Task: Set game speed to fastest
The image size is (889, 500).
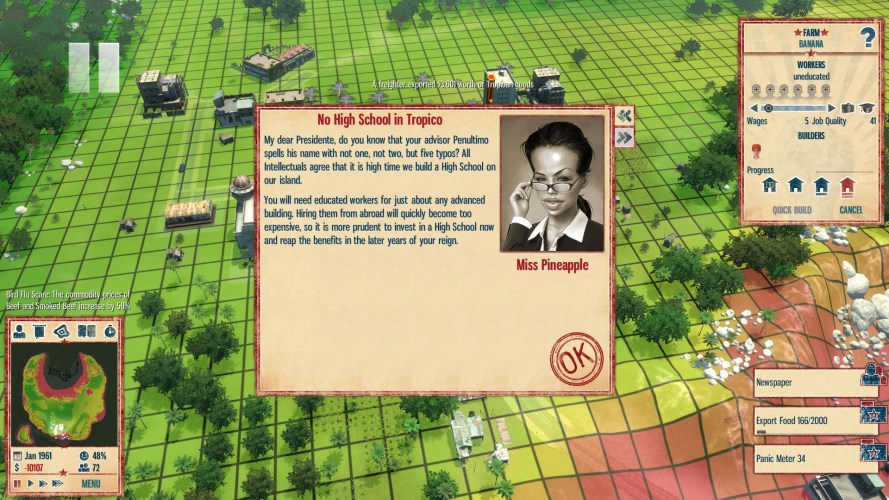Action: tap(58, 484)
